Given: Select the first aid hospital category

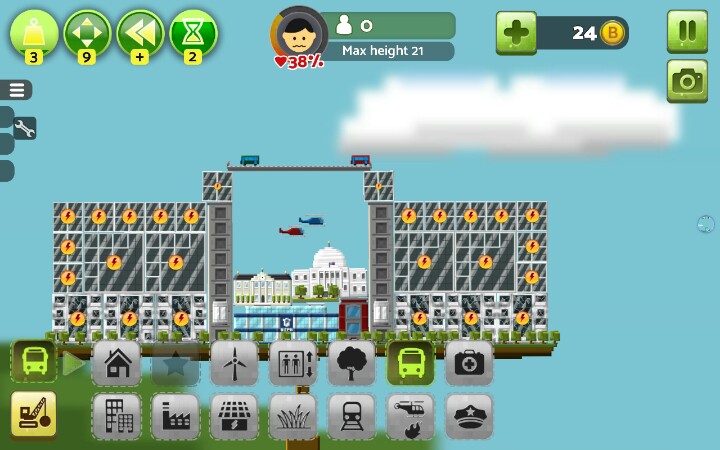Looking at the screenshot, I should [x=469, y=363].
